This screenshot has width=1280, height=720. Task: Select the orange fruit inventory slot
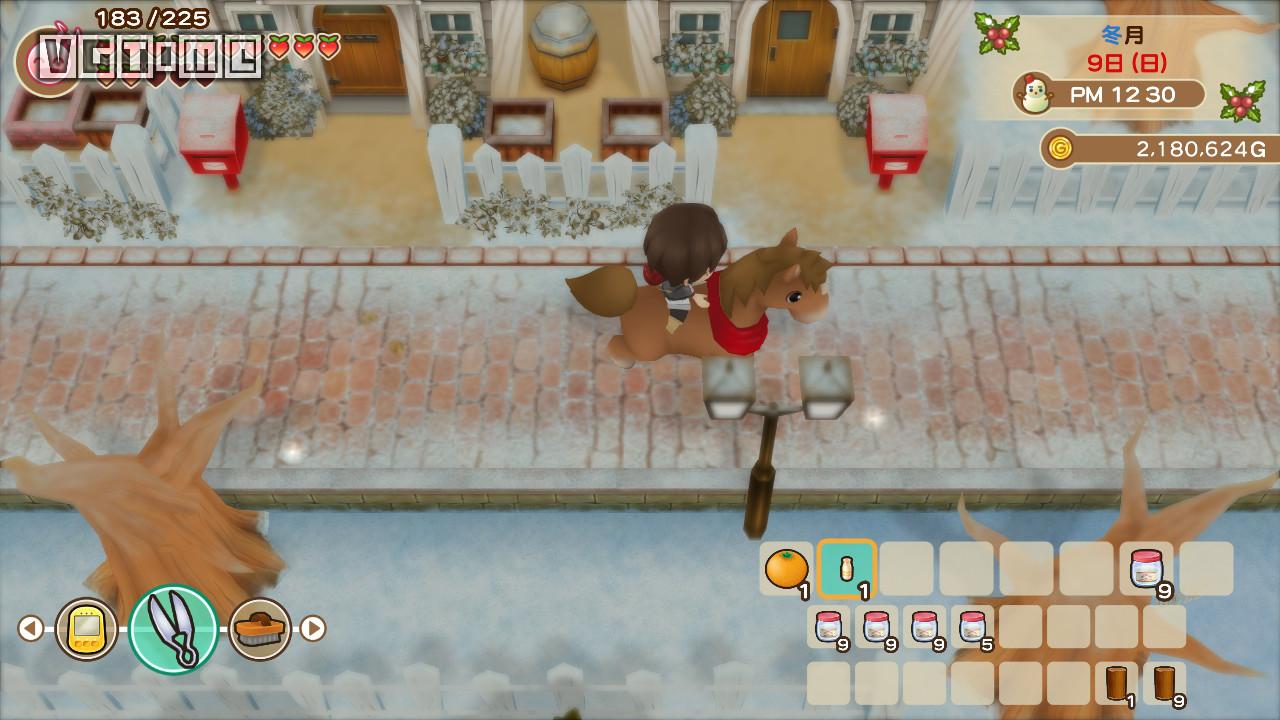pyautogui.click(x=786, y=569)
